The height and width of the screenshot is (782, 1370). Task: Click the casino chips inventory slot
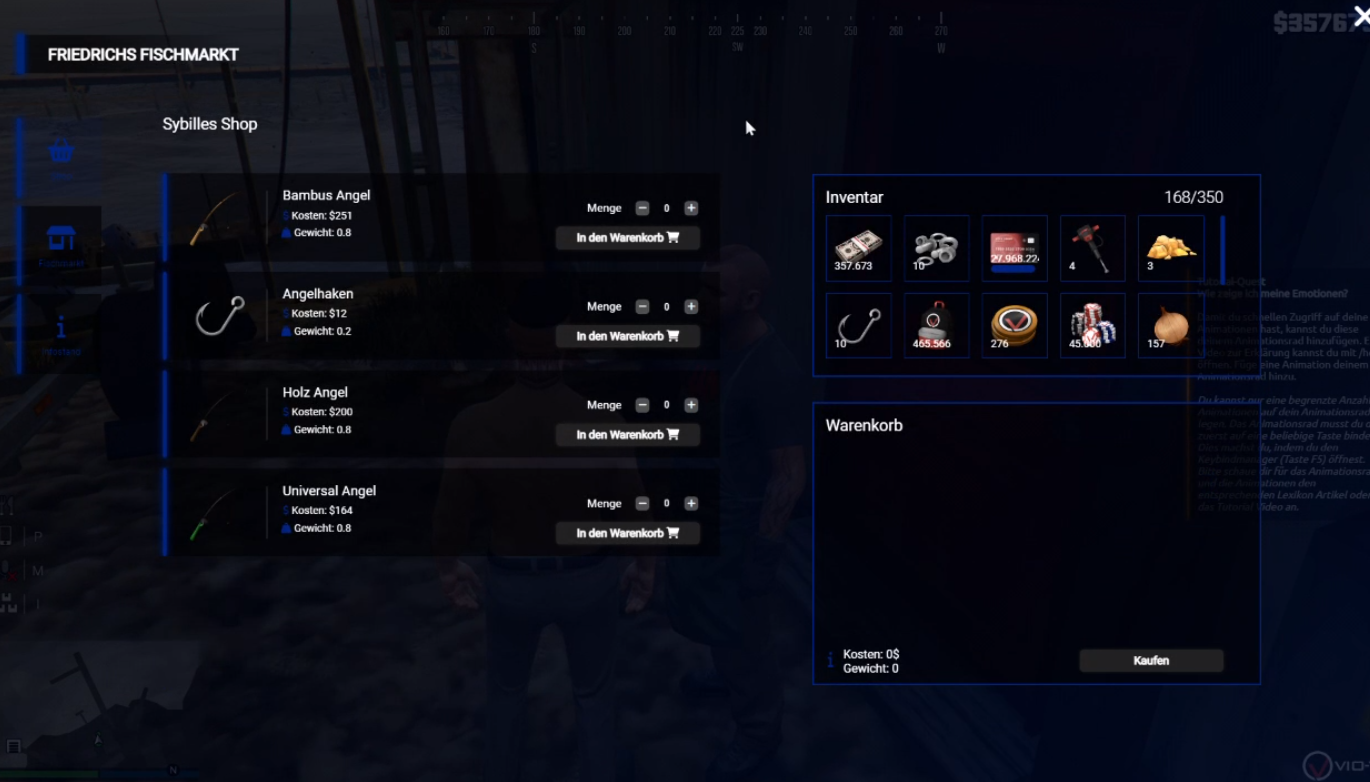pyautogui.click(x=1092, y=325)
